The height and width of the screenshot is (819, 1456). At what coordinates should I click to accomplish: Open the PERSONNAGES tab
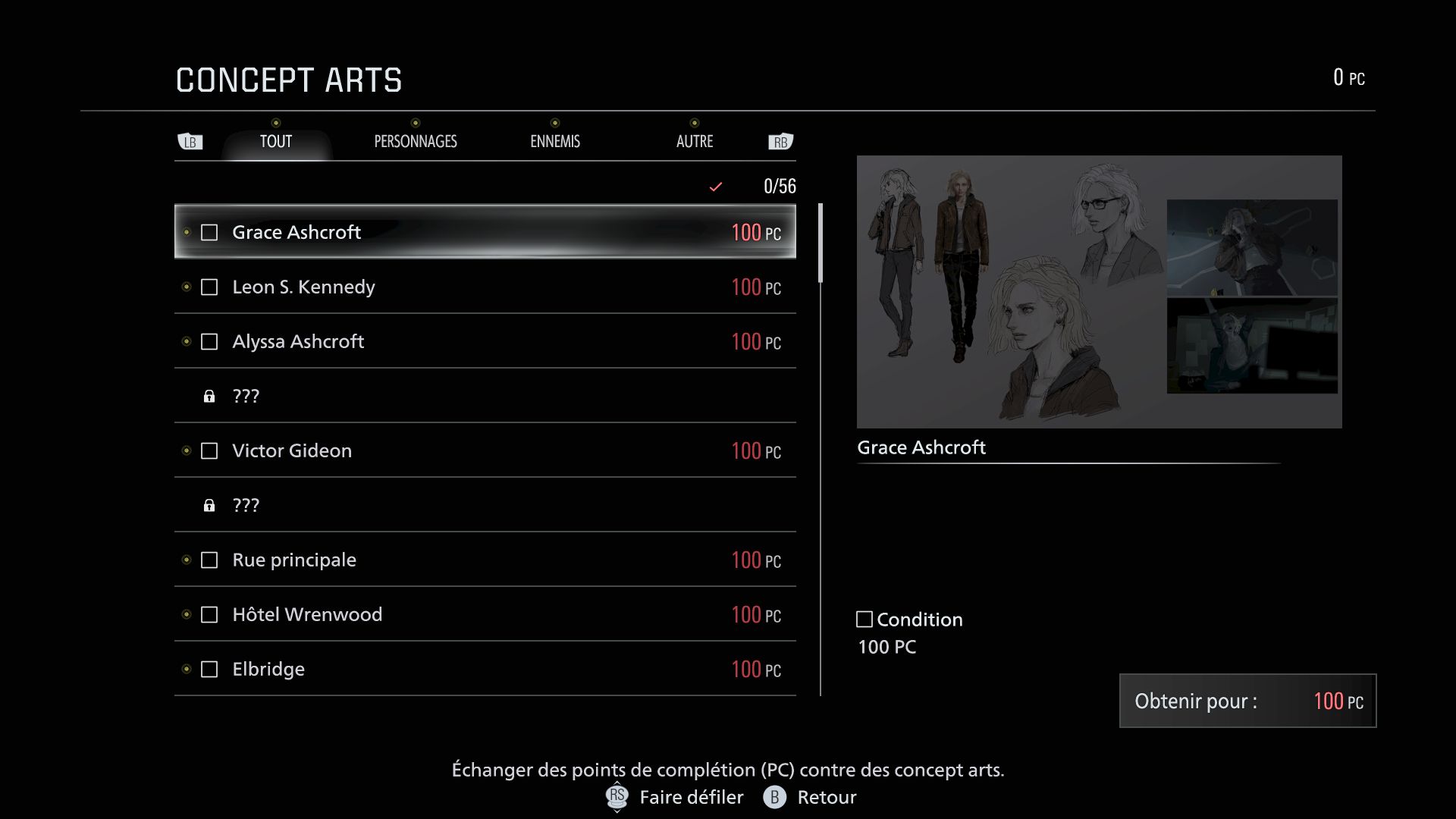[x=416, y=142]
